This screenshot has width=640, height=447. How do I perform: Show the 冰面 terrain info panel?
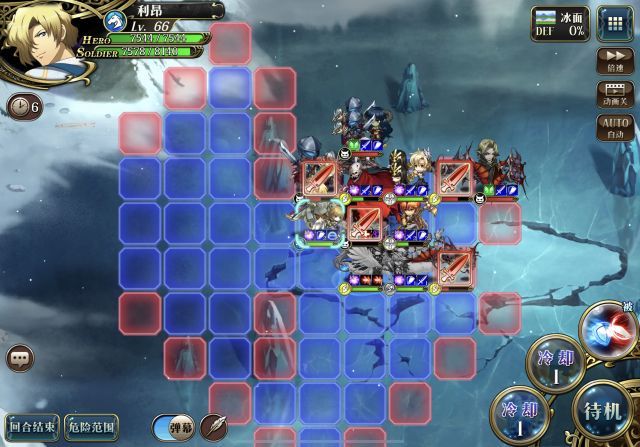point(559,24)
